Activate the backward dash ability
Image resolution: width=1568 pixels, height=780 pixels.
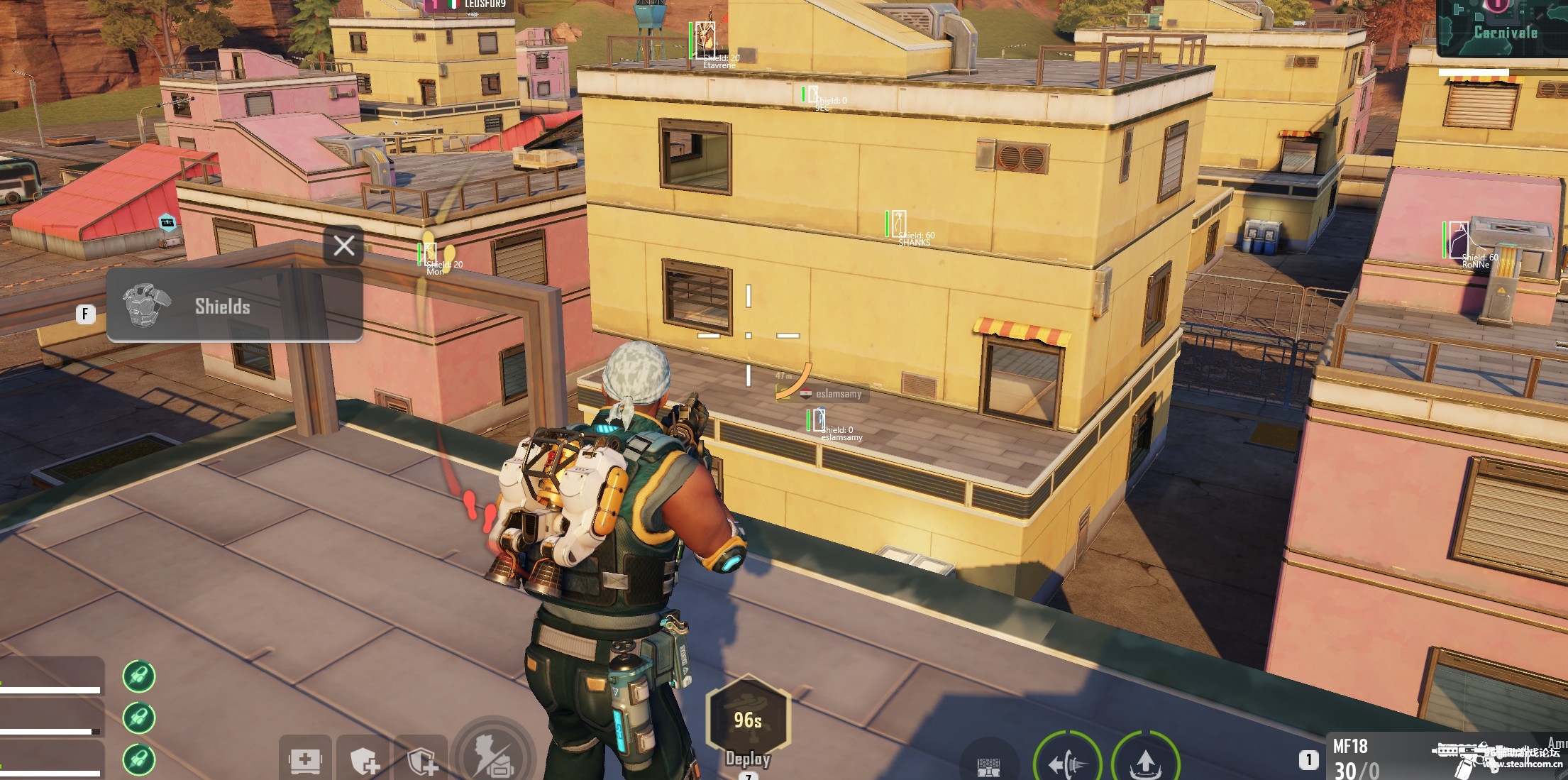click(1067, 762)
